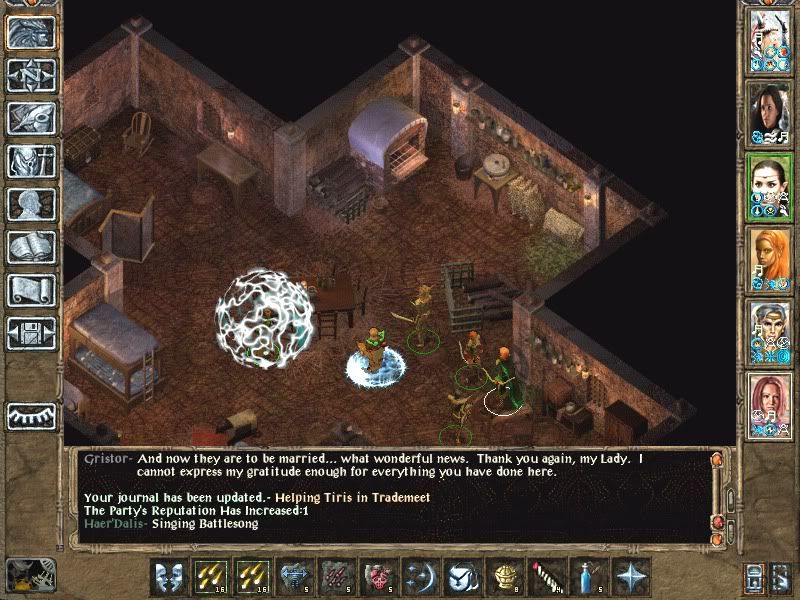Select the crescent moon action icon

pos(421,577)
